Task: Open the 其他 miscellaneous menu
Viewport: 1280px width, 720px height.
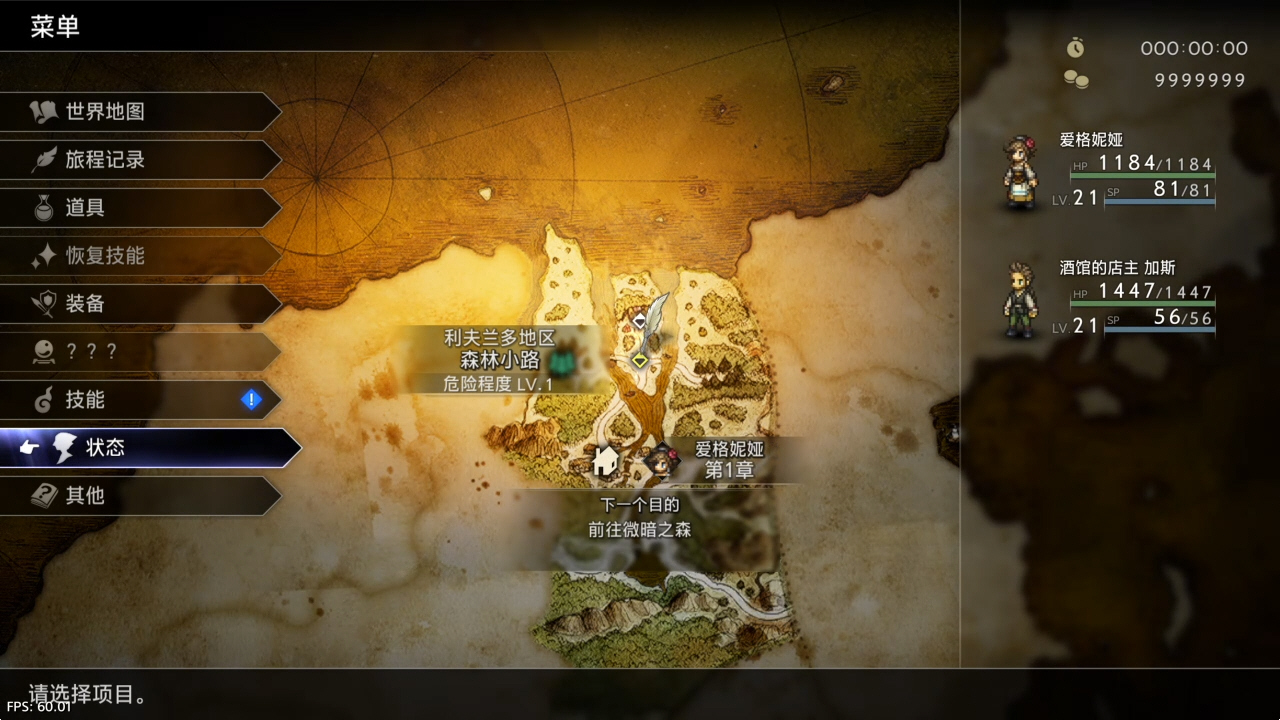Action: click(140, 496)
